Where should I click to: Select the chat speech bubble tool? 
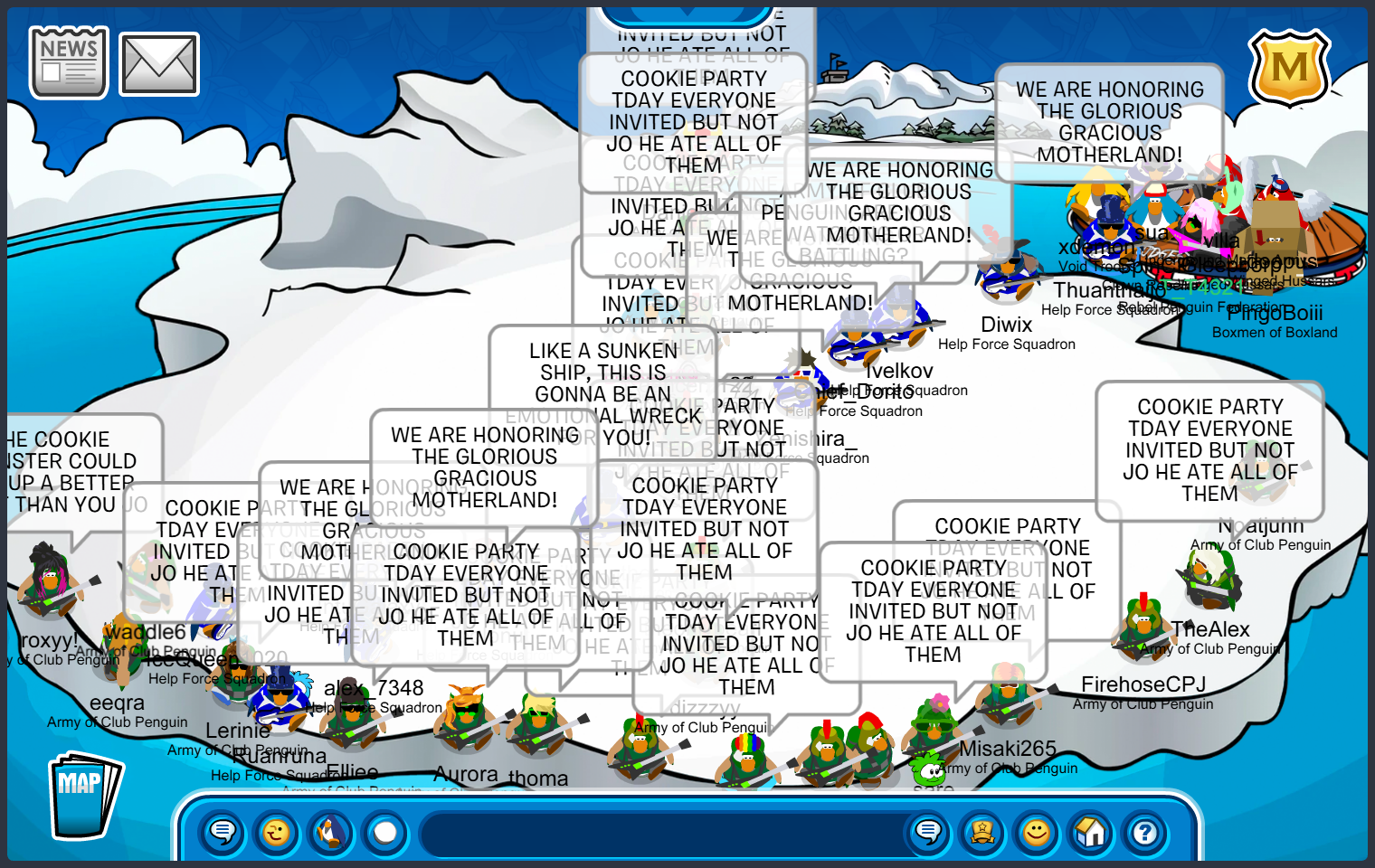223,834
